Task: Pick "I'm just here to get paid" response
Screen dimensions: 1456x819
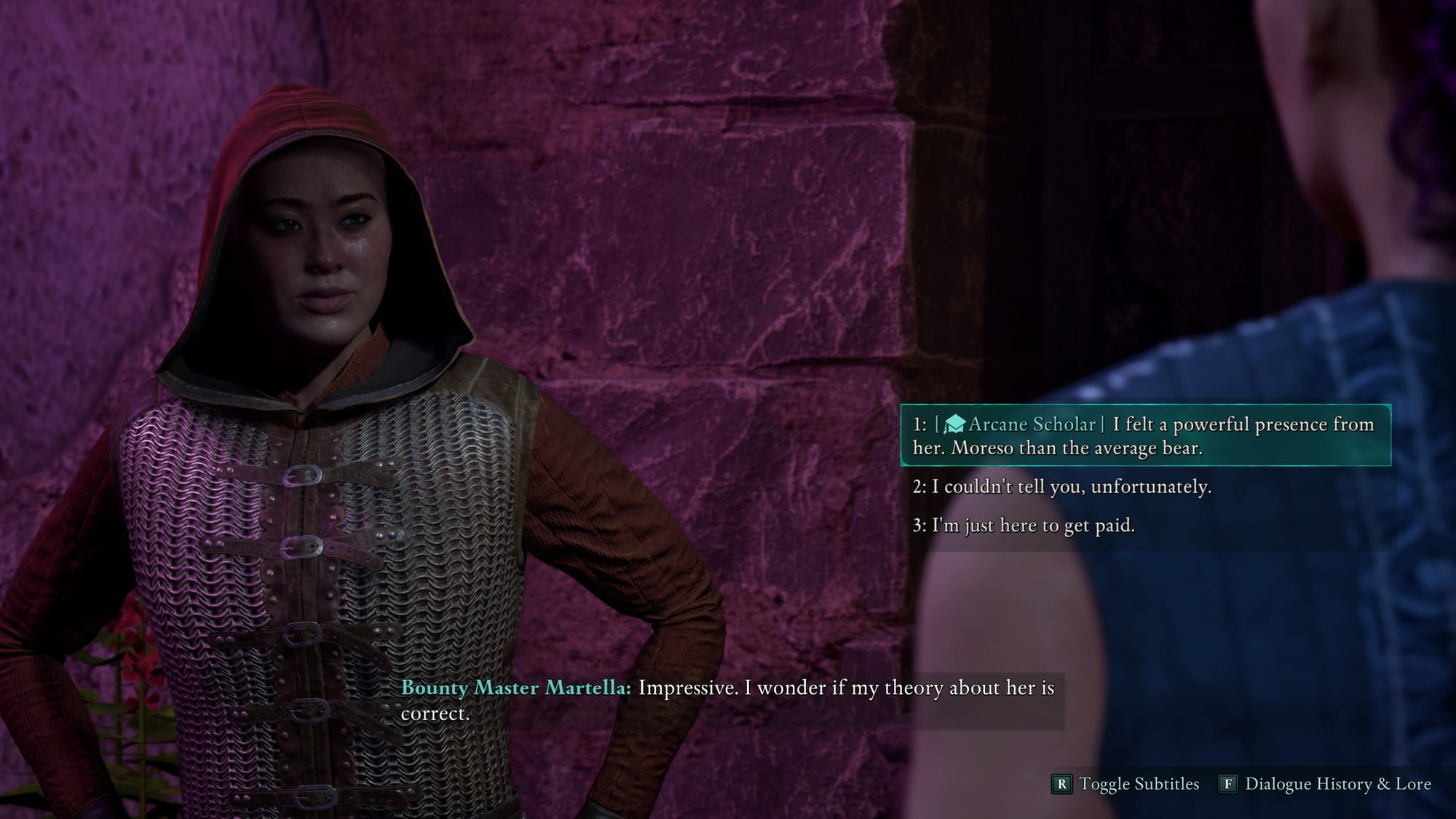Action: [1024, 526]
